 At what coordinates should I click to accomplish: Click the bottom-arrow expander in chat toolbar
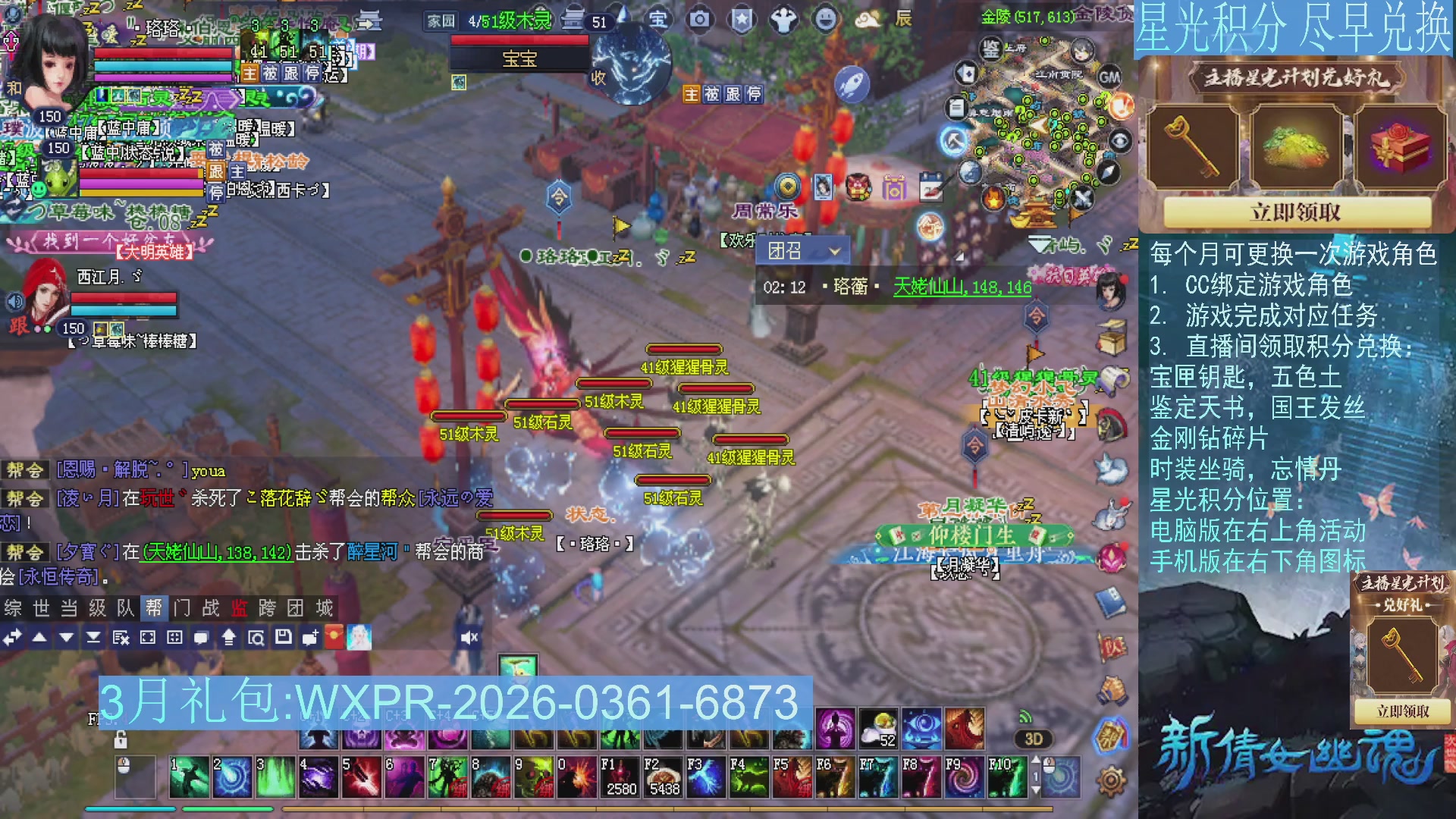click(94, 637)
